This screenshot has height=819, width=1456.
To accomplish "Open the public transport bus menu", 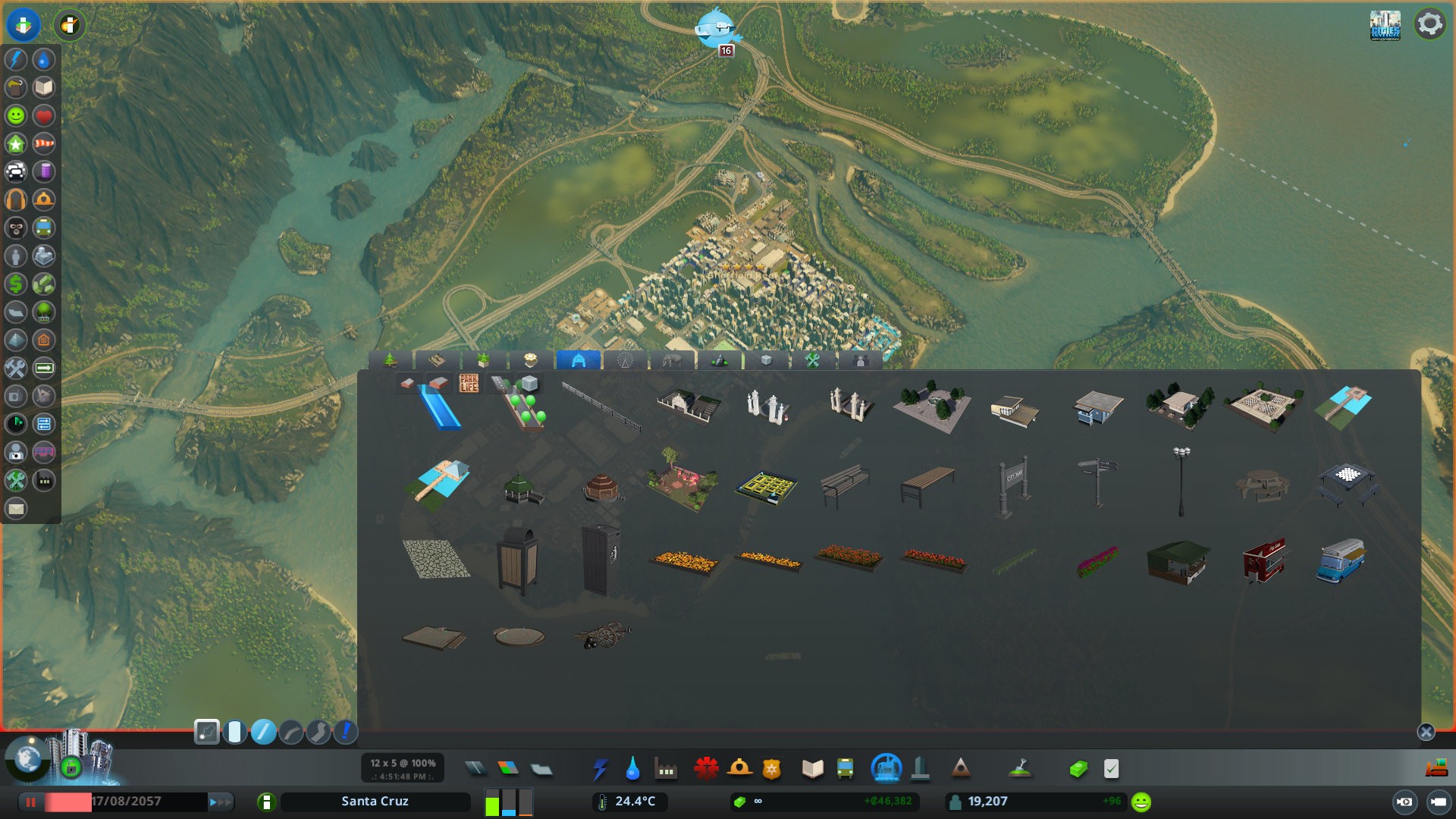I will click(845, 769).
